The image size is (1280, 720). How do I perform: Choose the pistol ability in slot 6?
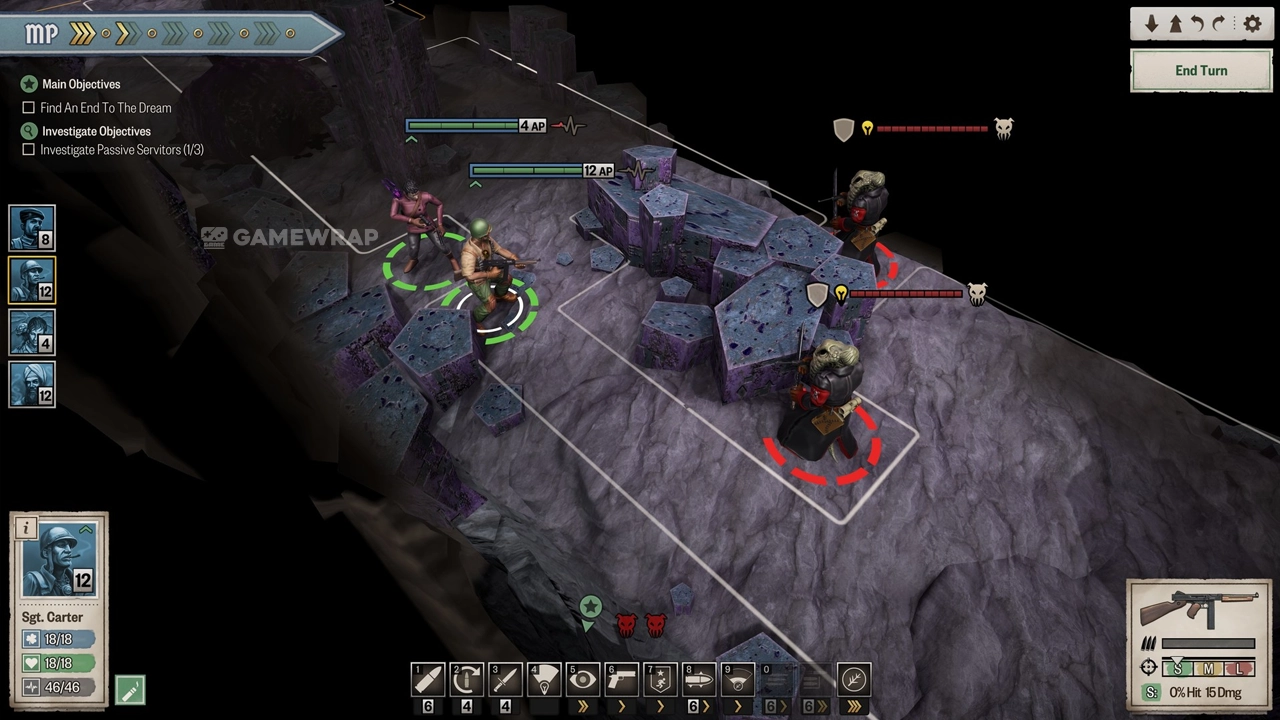pos(622,680)
